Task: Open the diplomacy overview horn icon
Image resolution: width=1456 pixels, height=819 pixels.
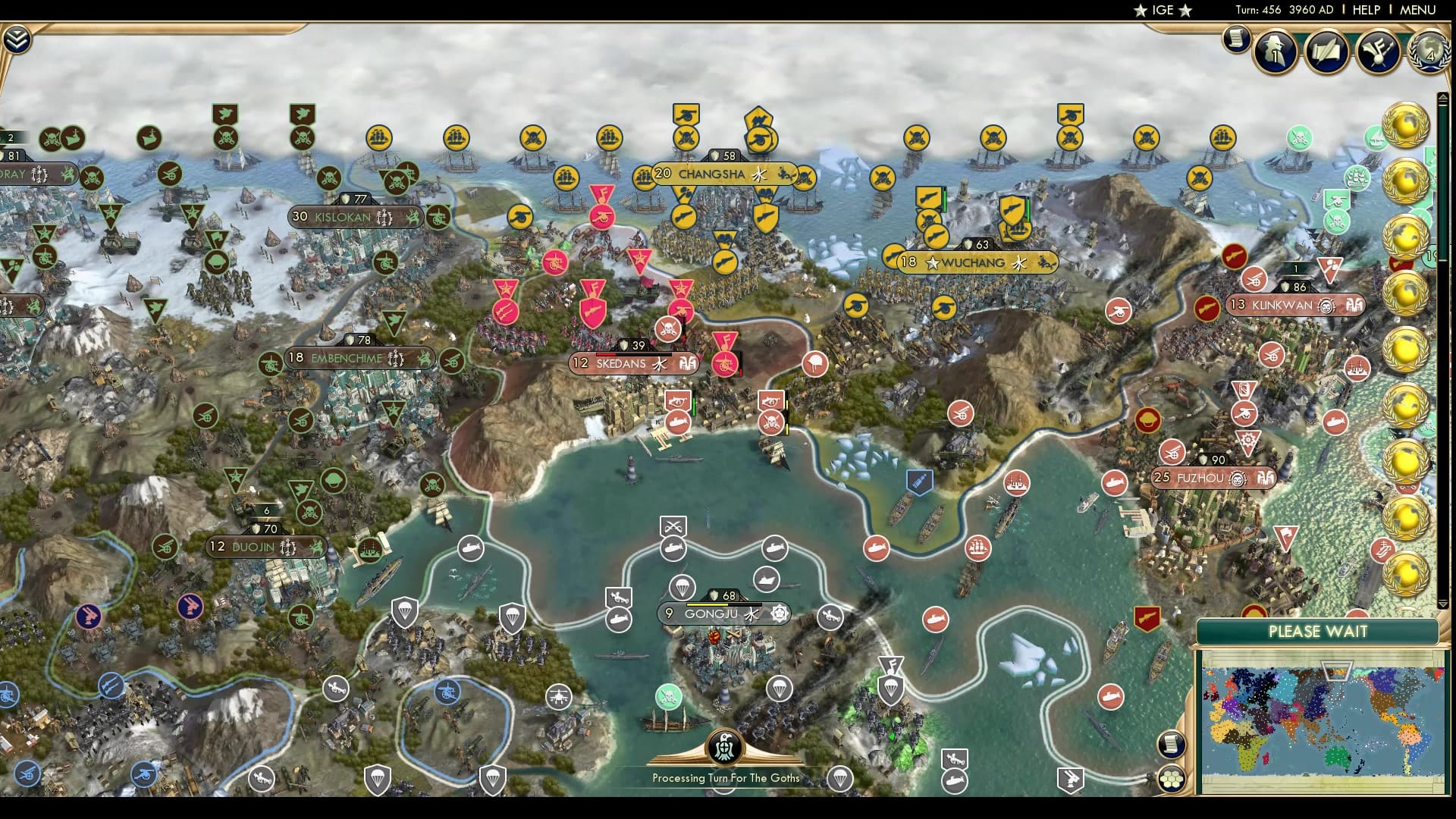Action: pos(1377,52)
